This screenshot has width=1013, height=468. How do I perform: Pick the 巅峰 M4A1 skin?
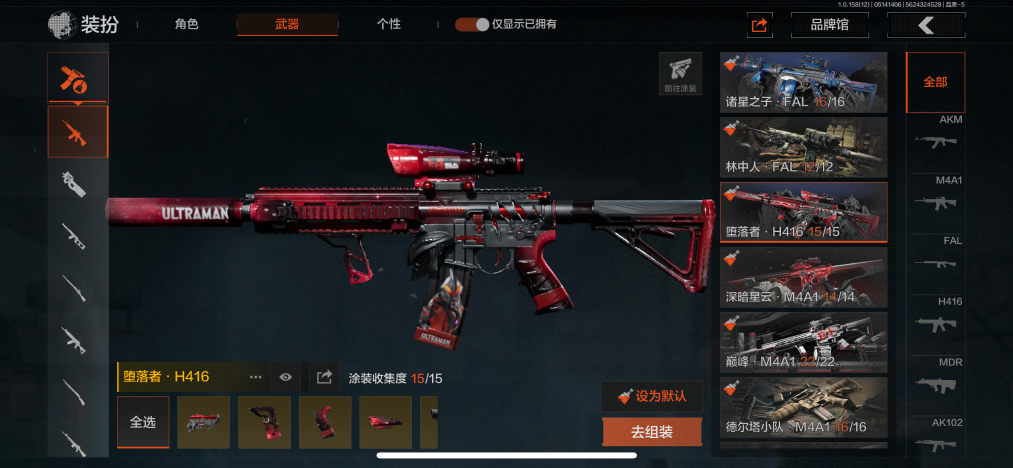click(804, 341)
